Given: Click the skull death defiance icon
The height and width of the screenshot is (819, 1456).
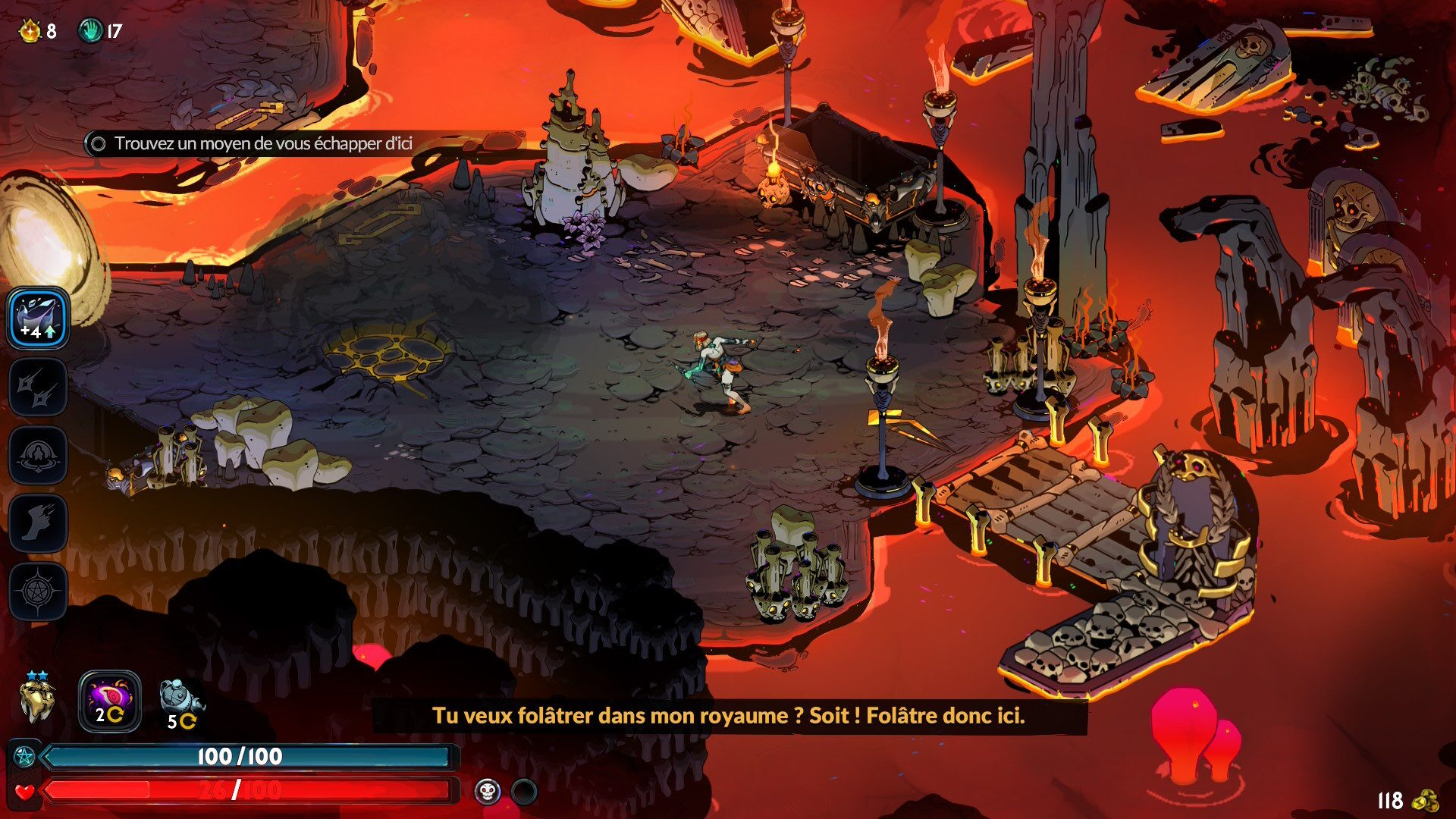Looking at the screenshot, I should click(x=488, y=792).
